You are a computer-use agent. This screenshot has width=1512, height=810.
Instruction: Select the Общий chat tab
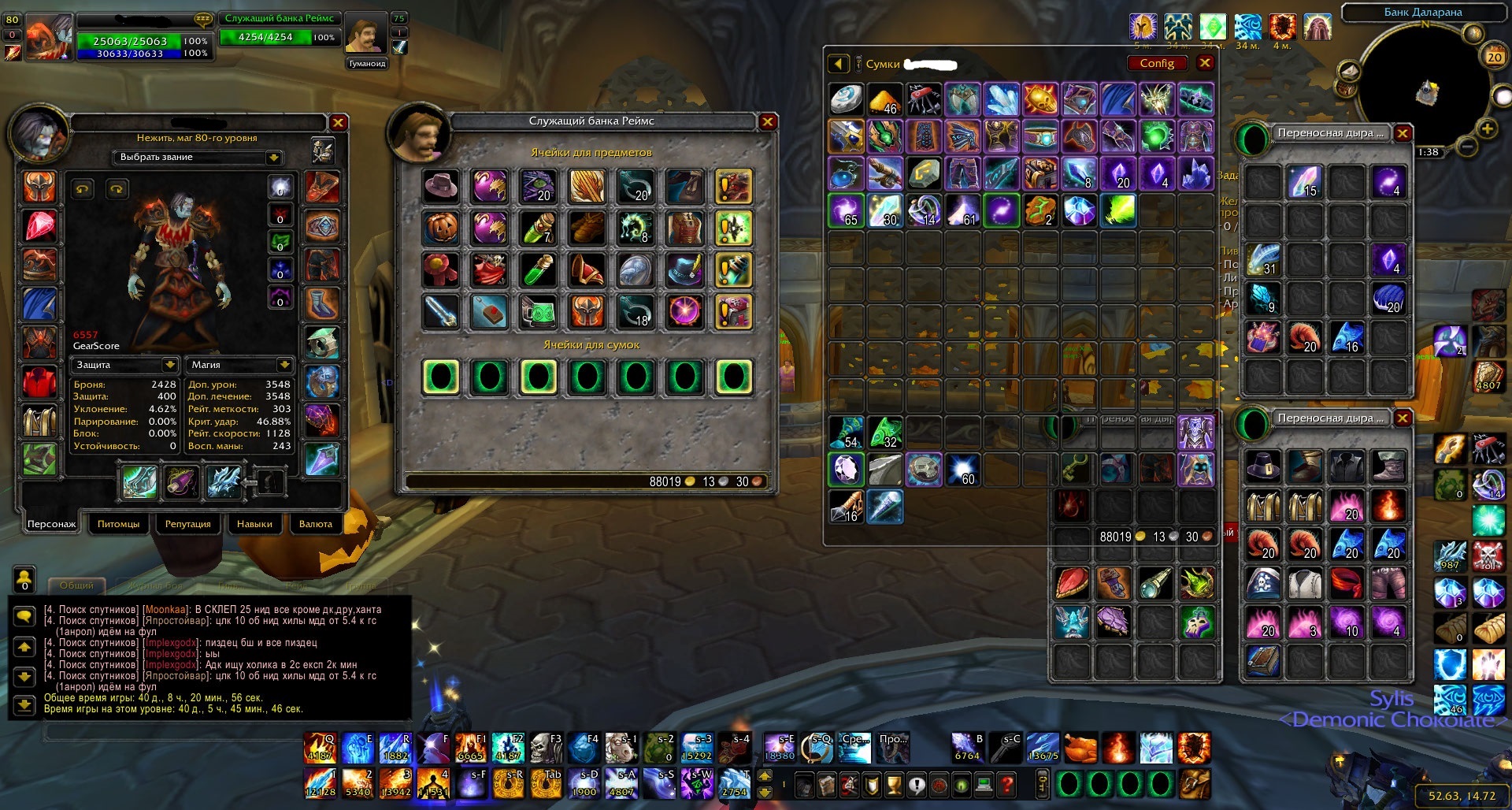[x=76, y=585]
